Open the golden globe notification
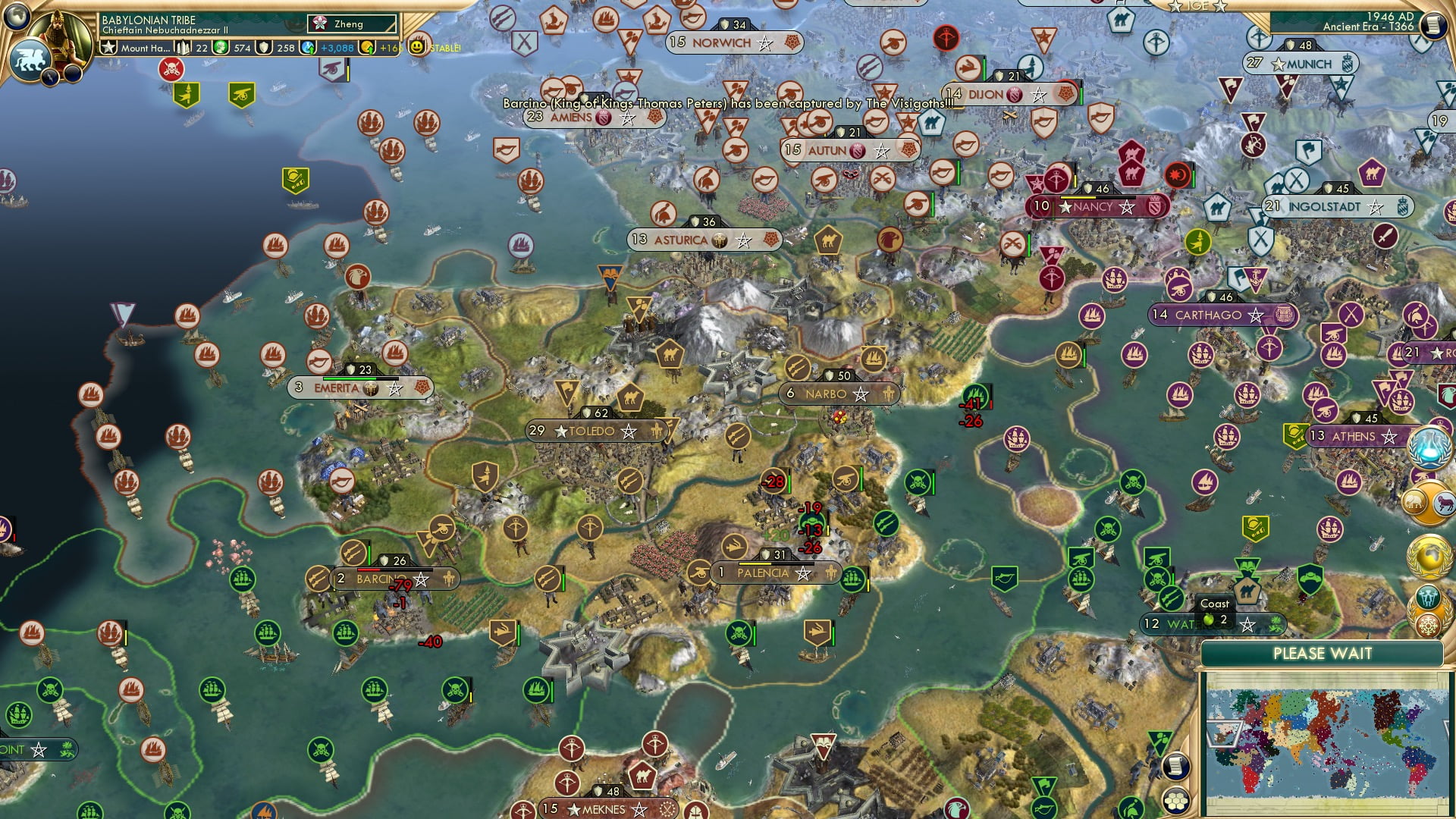This screenshot has width=1456, height=819. pos(1430,556)
